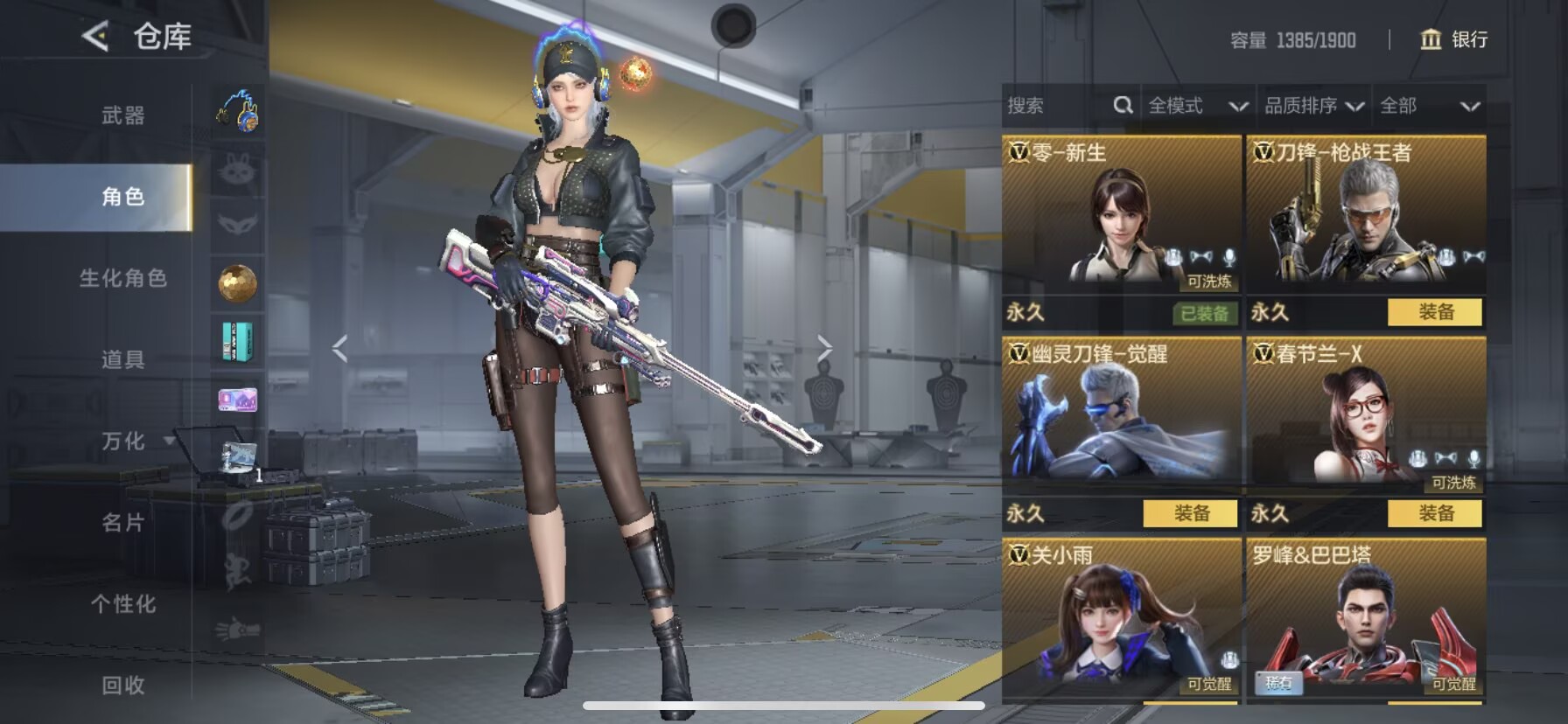Open the 道具 category

(122, 359)
